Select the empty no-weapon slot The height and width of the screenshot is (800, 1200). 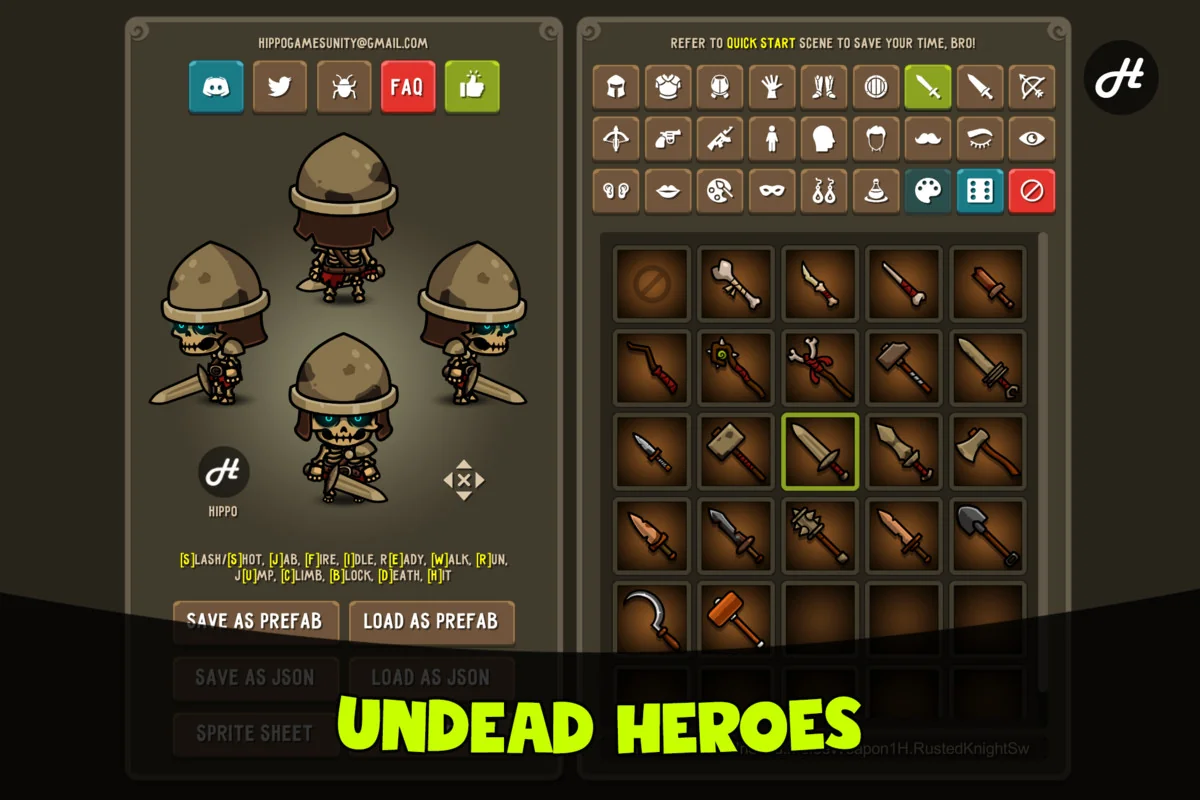coord(652,284)
